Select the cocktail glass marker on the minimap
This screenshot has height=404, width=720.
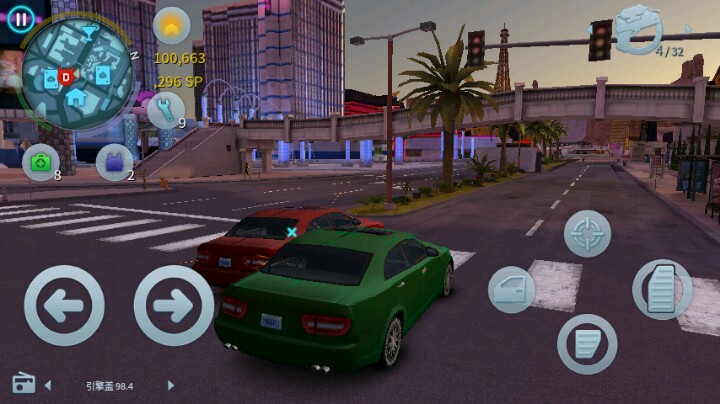[x=89, y=33]
